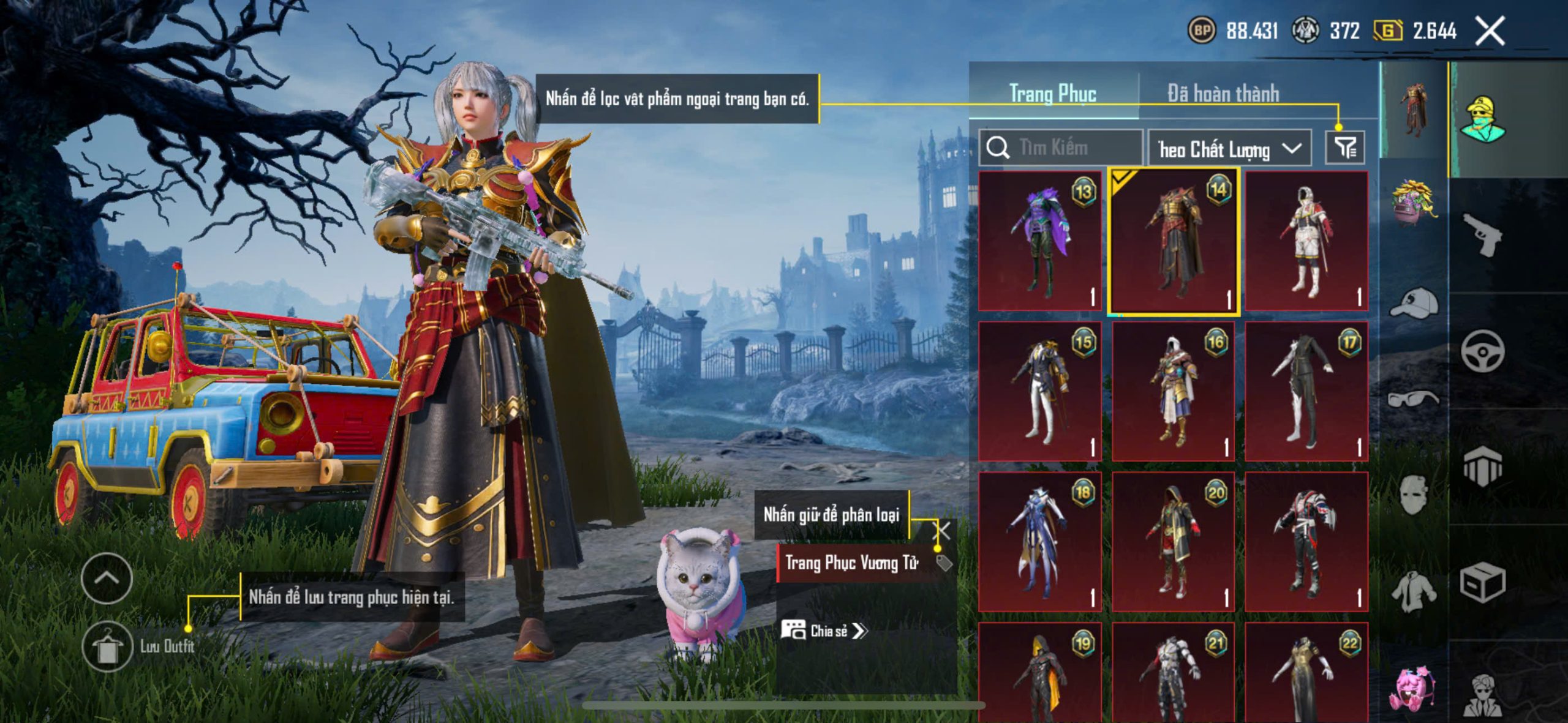Open the Đã hoàn thành tab
Screen dimensions: 1568x723
coord(1223,94)
